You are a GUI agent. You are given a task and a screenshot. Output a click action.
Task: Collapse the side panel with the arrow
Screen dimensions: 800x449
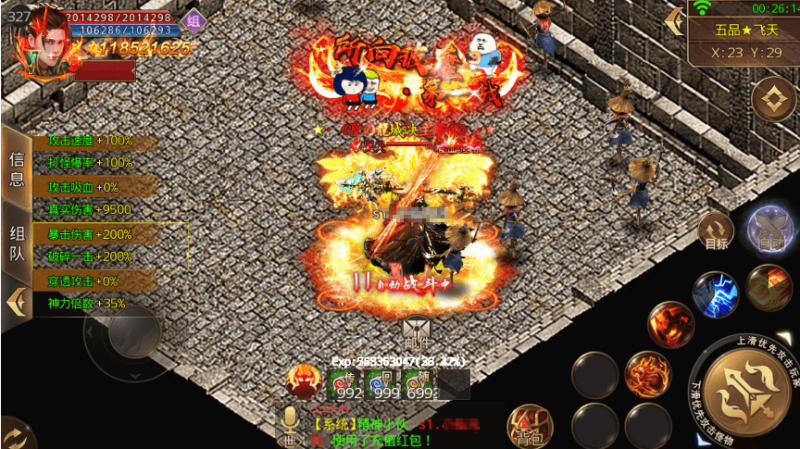15,300
